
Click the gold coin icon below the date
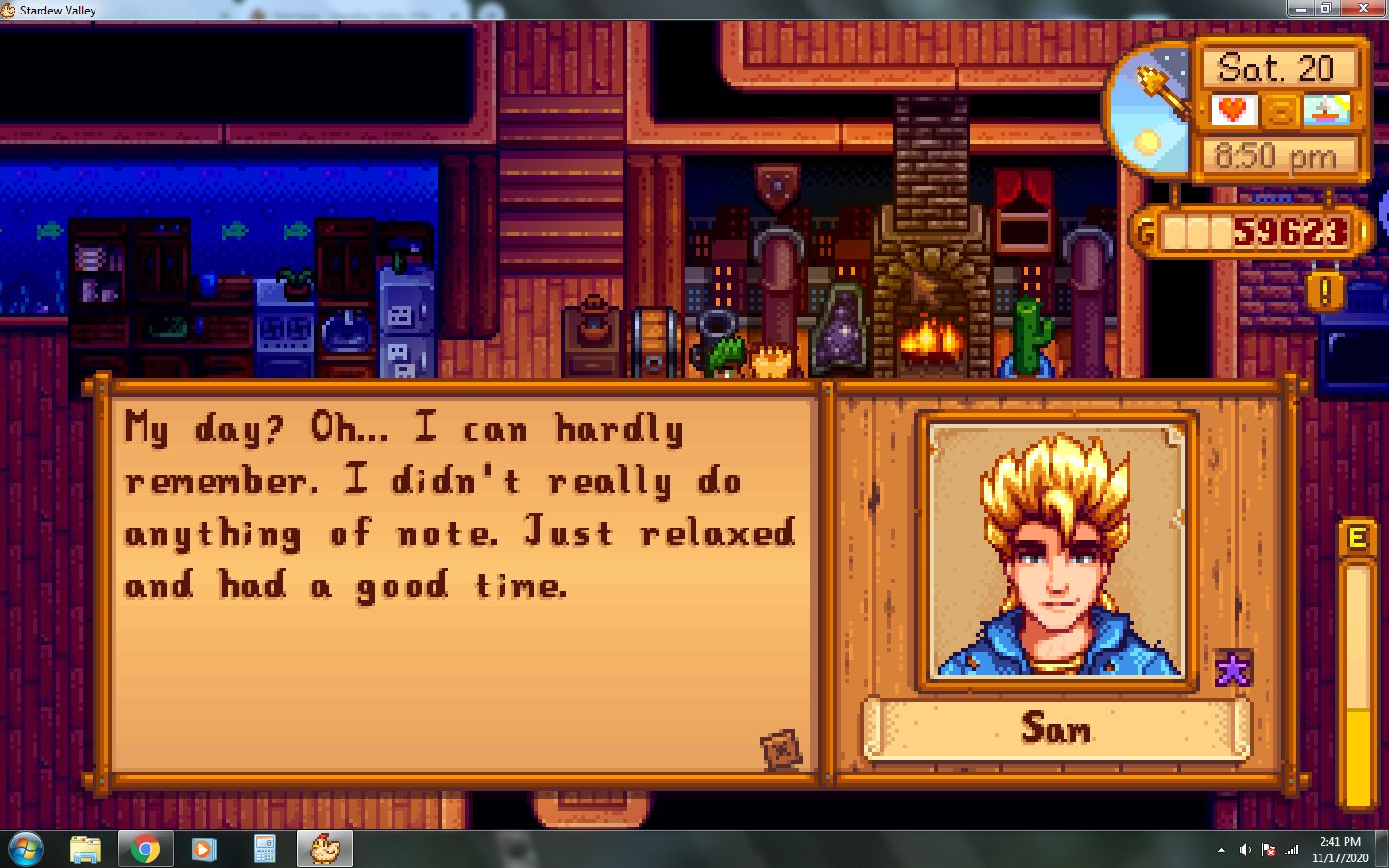tap(1279, 110)
